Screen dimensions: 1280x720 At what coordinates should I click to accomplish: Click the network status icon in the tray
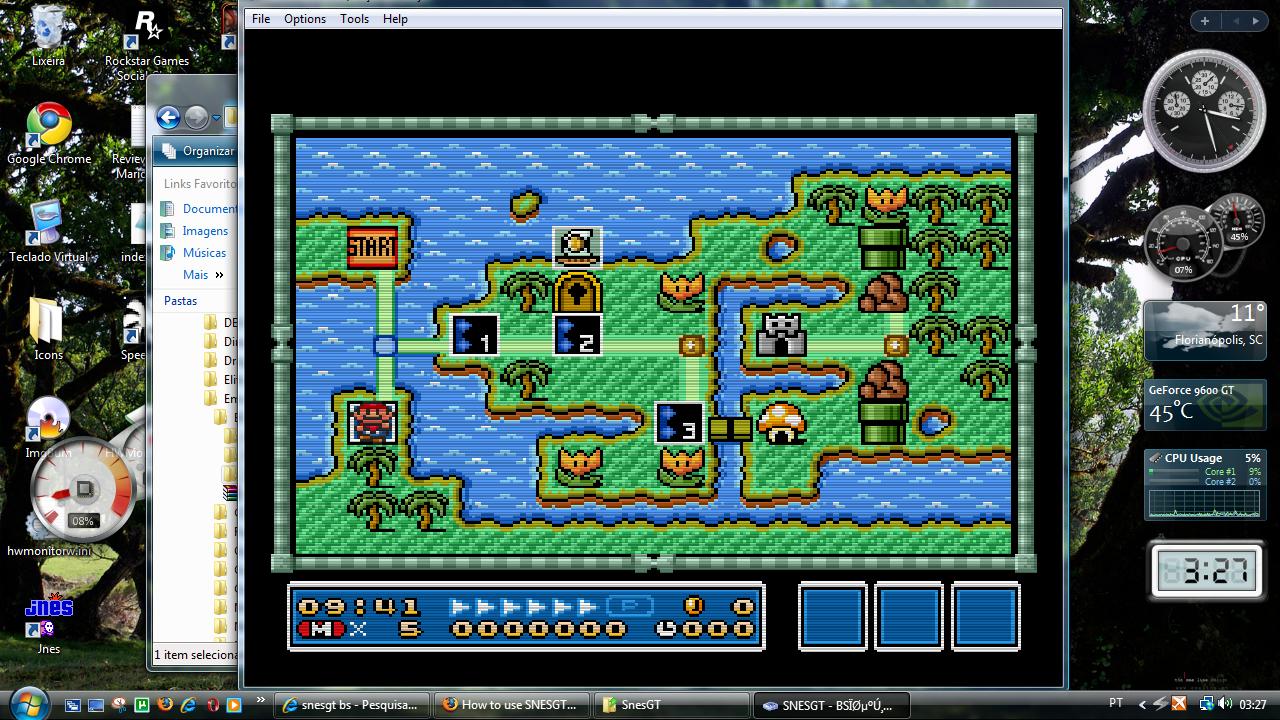click(1207, 704)
